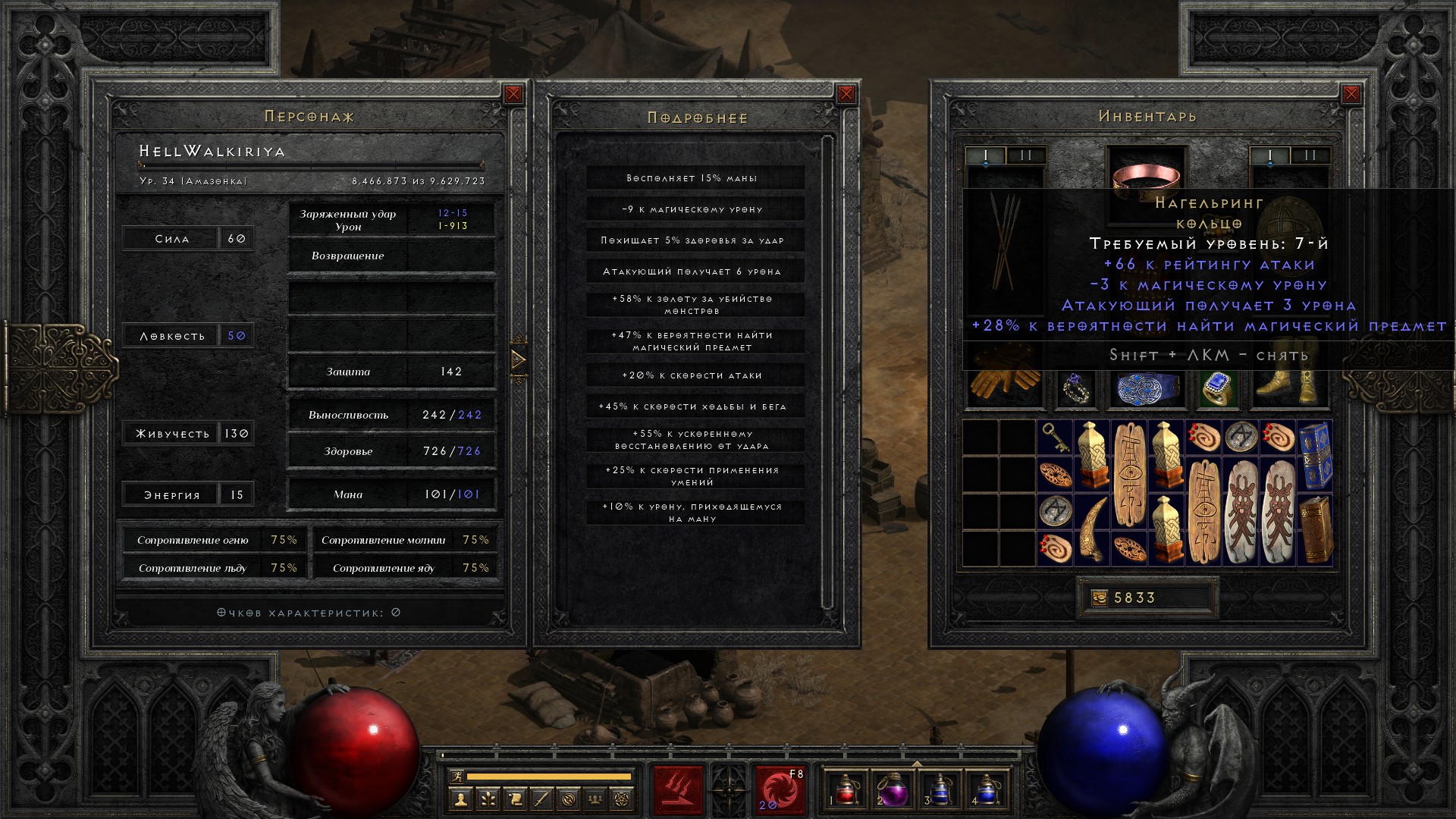Close the Подробнее details panel
This screenshot has width=1456, height=819.
pyautogui.click(x=846, y=94)
